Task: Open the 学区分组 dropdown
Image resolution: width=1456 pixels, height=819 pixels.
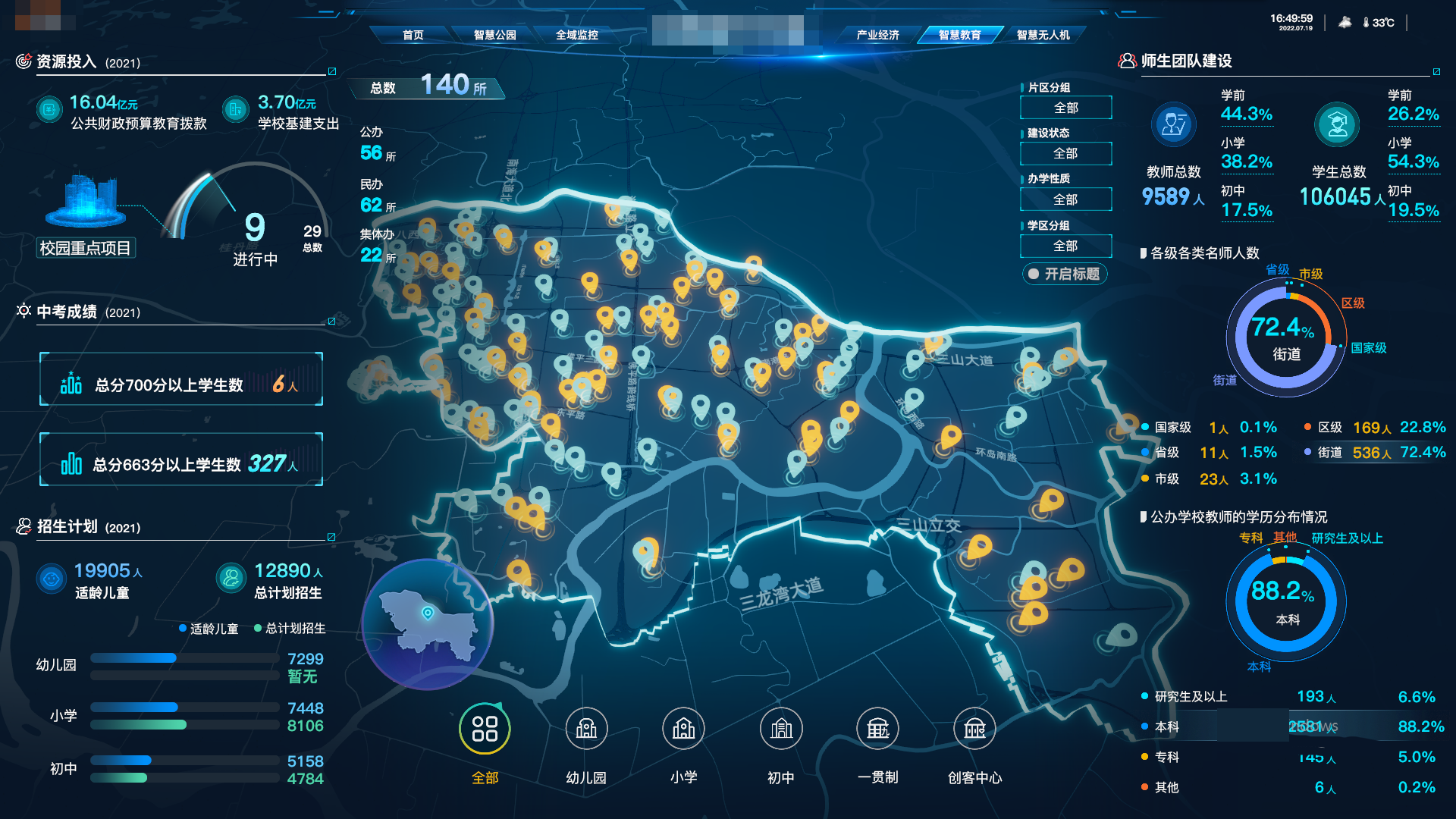Action: coord(1065,246)
